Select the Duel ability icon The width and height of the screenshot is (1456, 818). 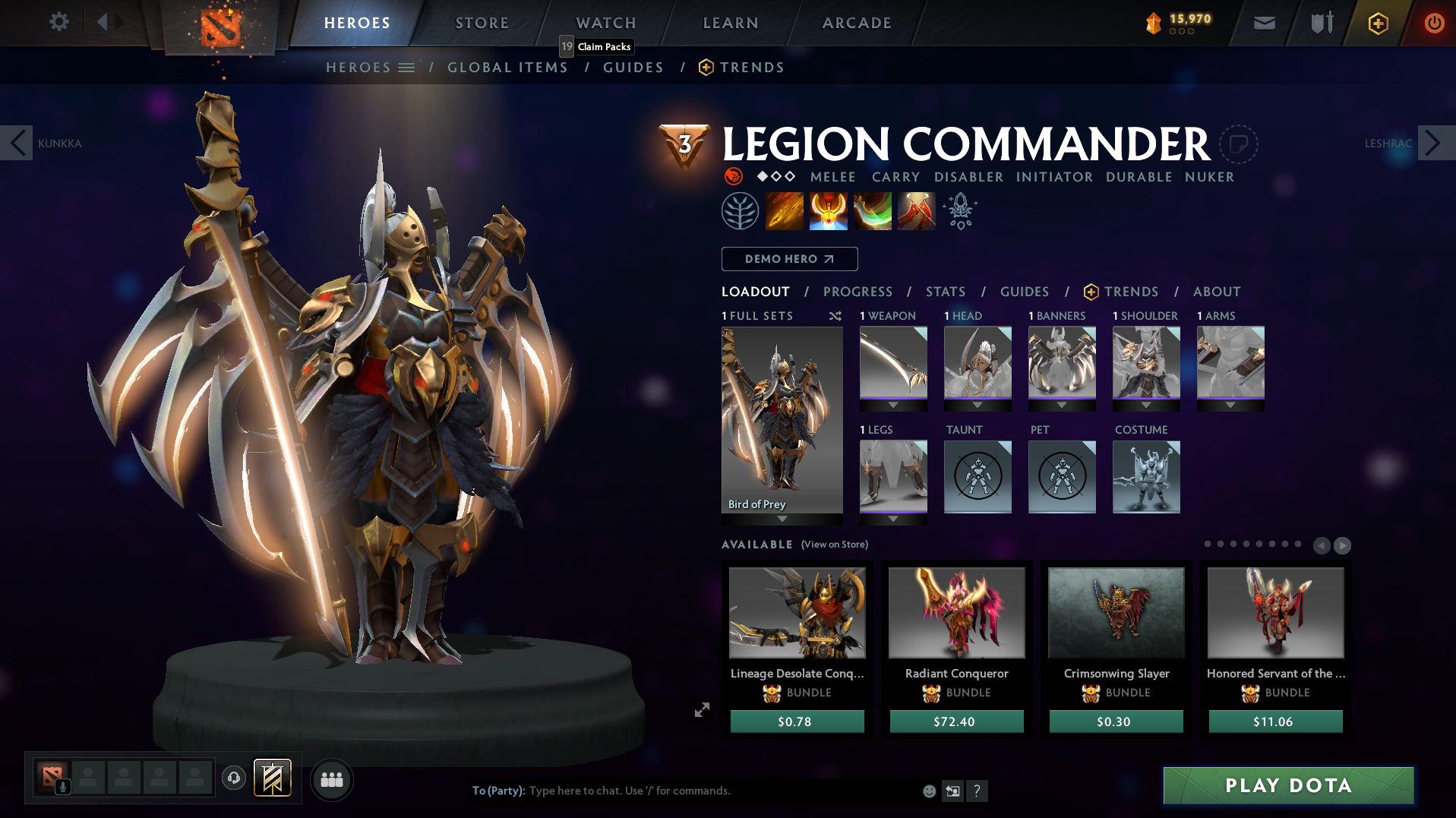(915, 210)
